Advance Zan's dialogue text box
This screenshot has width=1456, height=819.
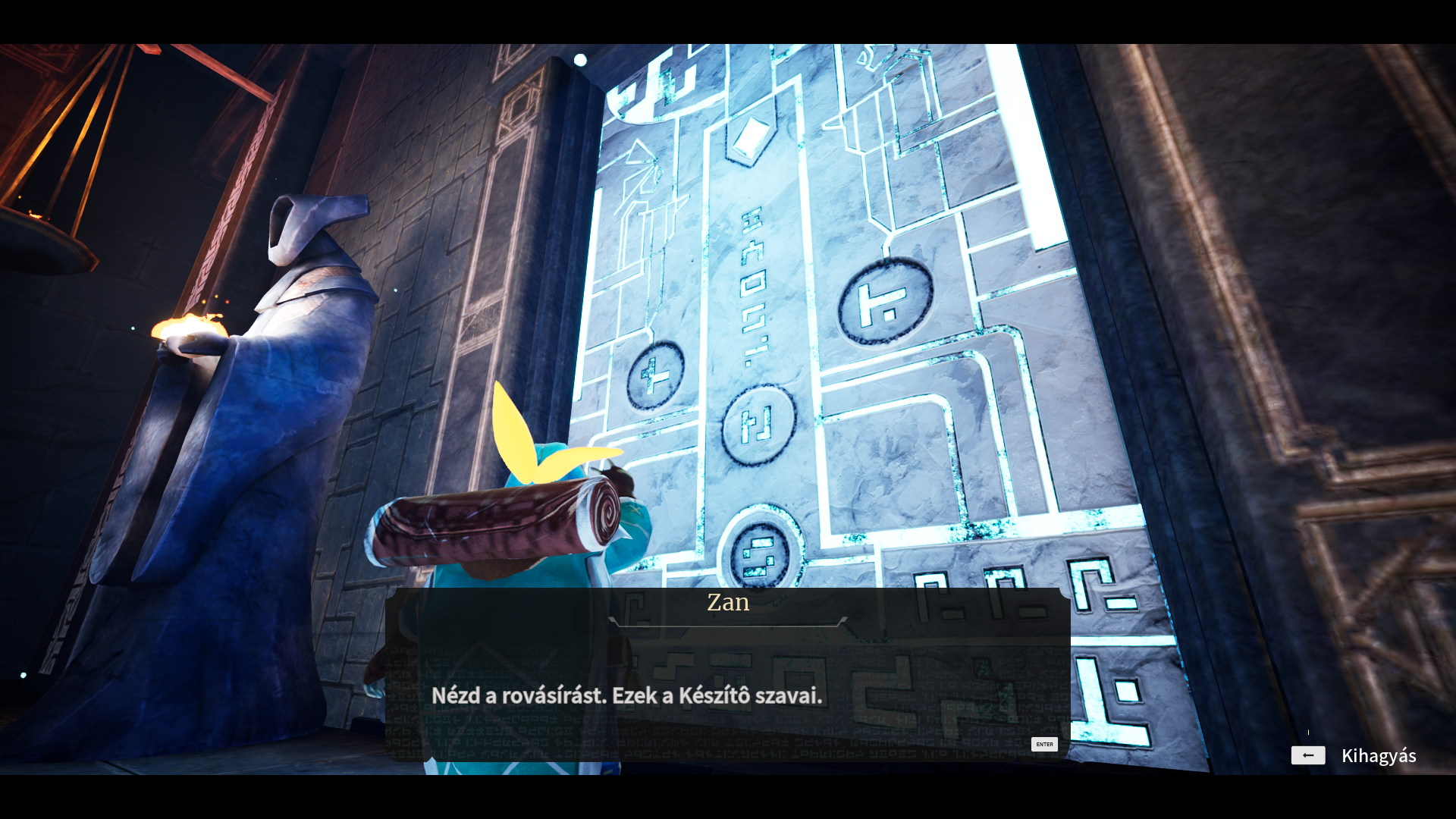click(x=1044, y=744)
